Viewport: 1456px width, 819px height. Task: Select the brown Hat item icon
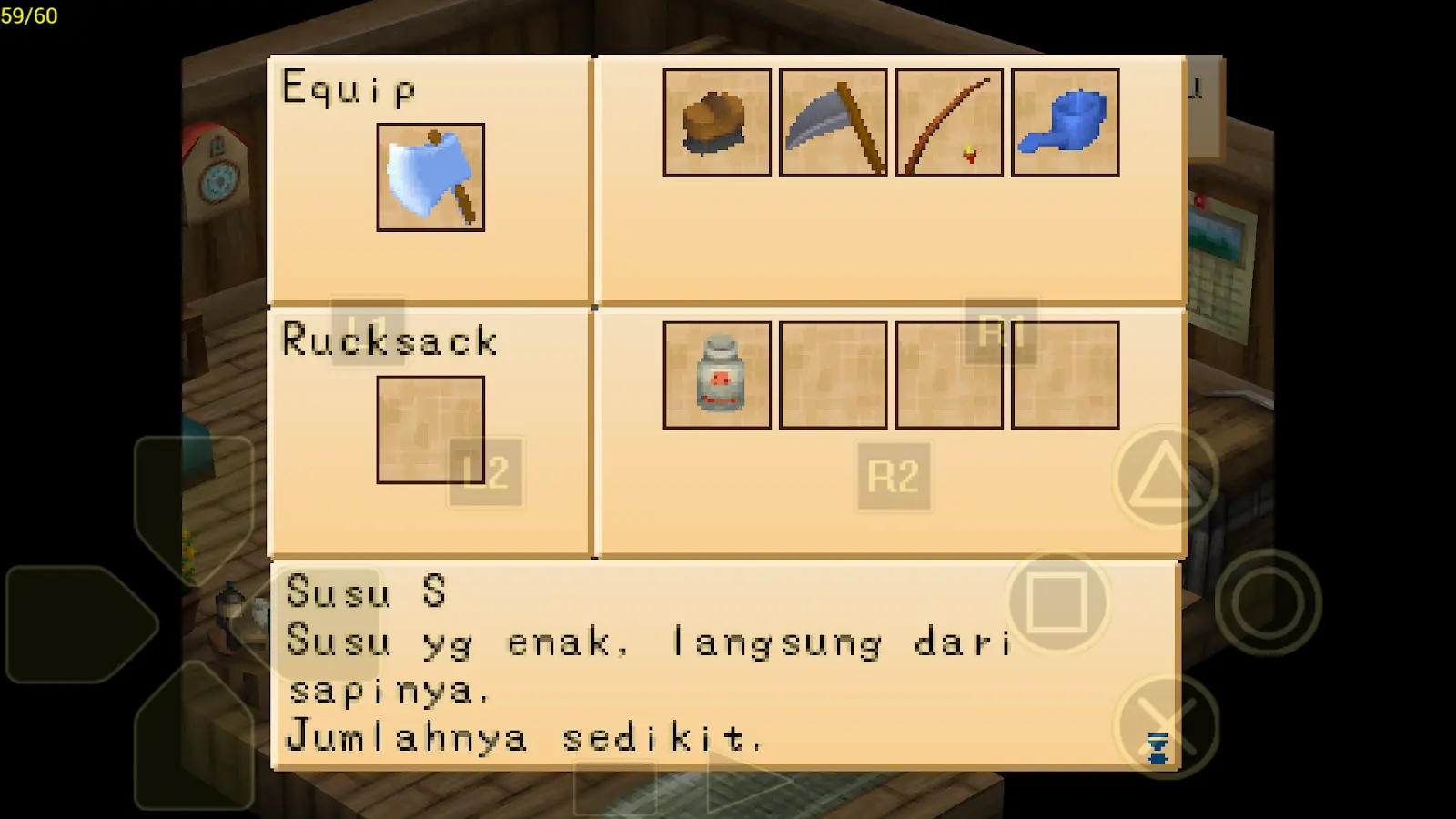[716, 122]
